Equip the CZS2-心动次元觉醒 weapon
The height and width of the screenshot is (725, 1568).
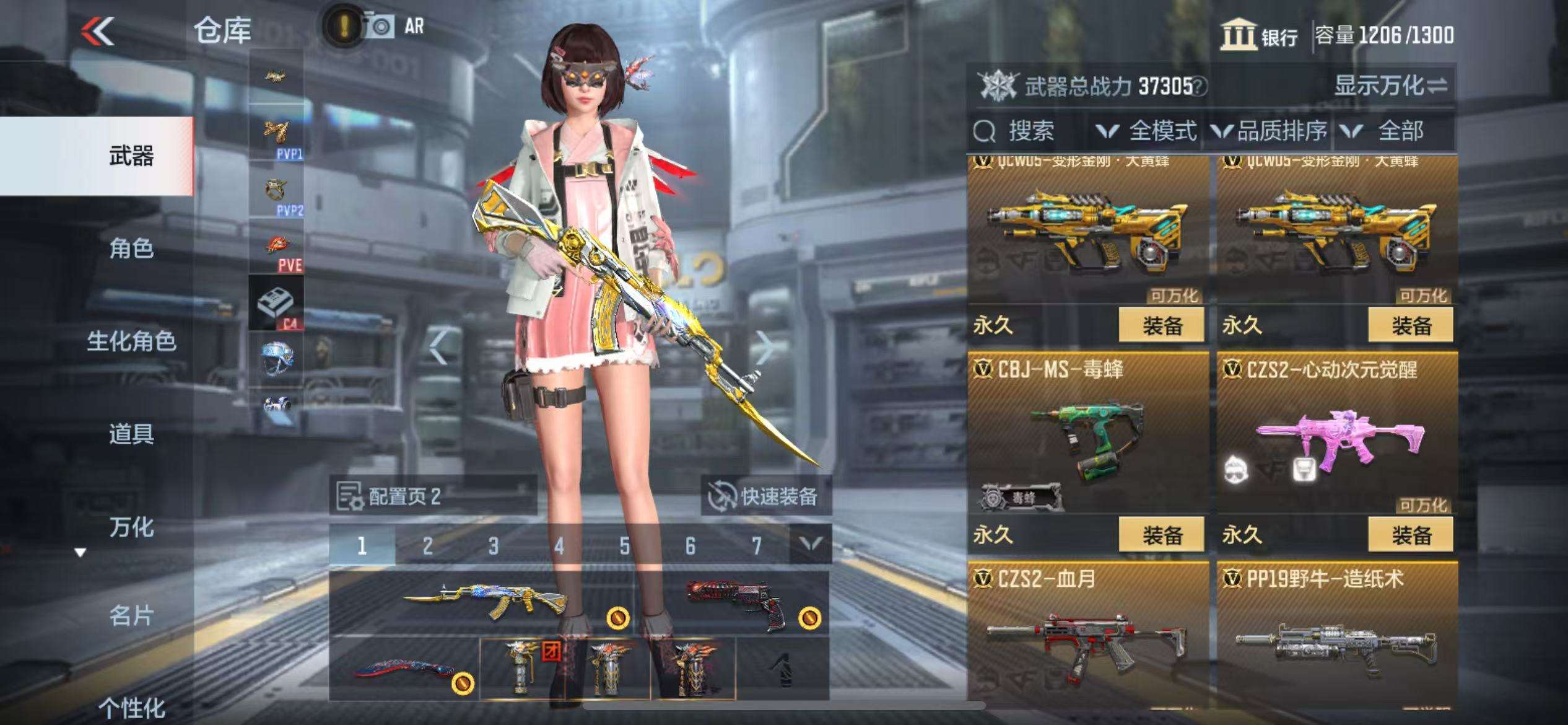click(x=1410, y=534)
